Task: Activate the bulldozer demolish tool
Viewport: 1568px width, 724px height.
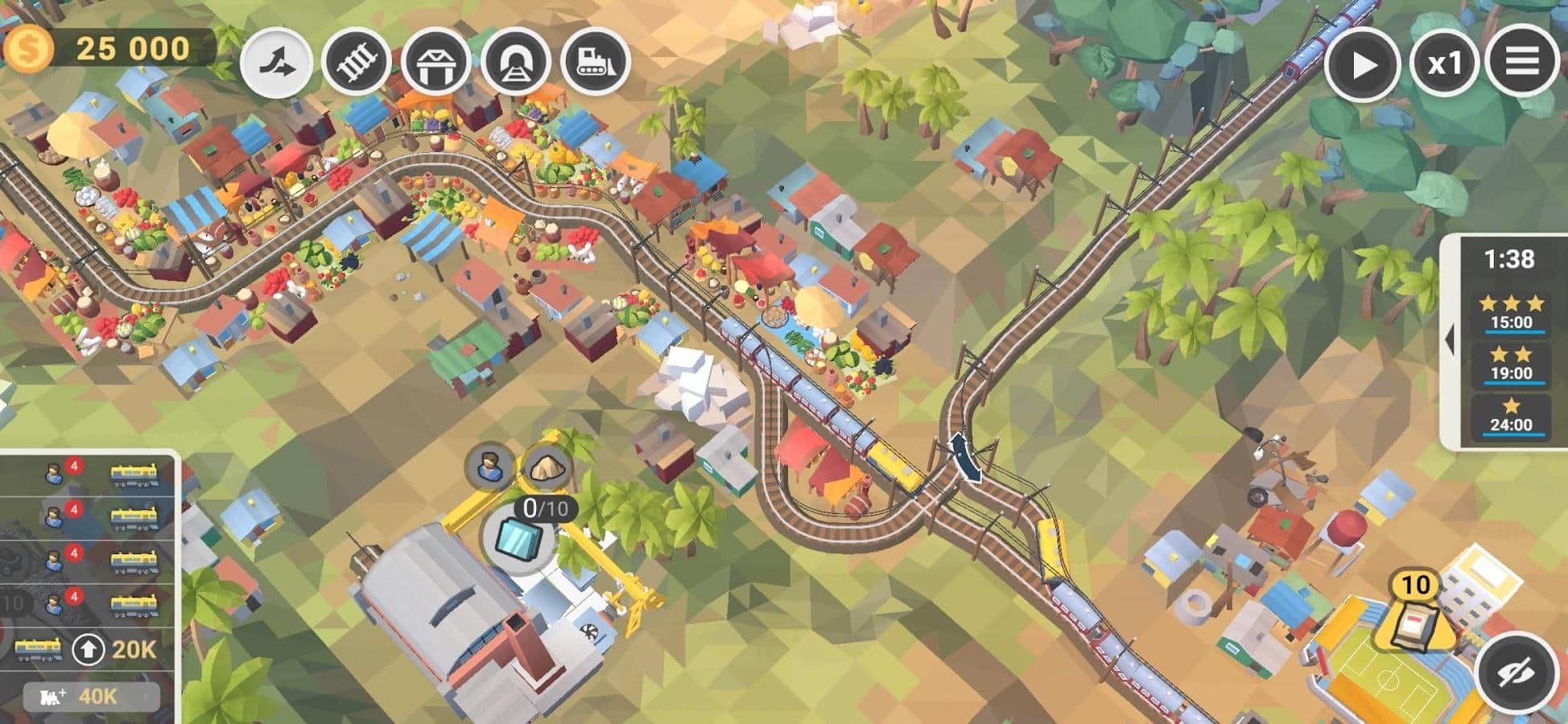Action: pyautogui.click(x=595, y=63)
